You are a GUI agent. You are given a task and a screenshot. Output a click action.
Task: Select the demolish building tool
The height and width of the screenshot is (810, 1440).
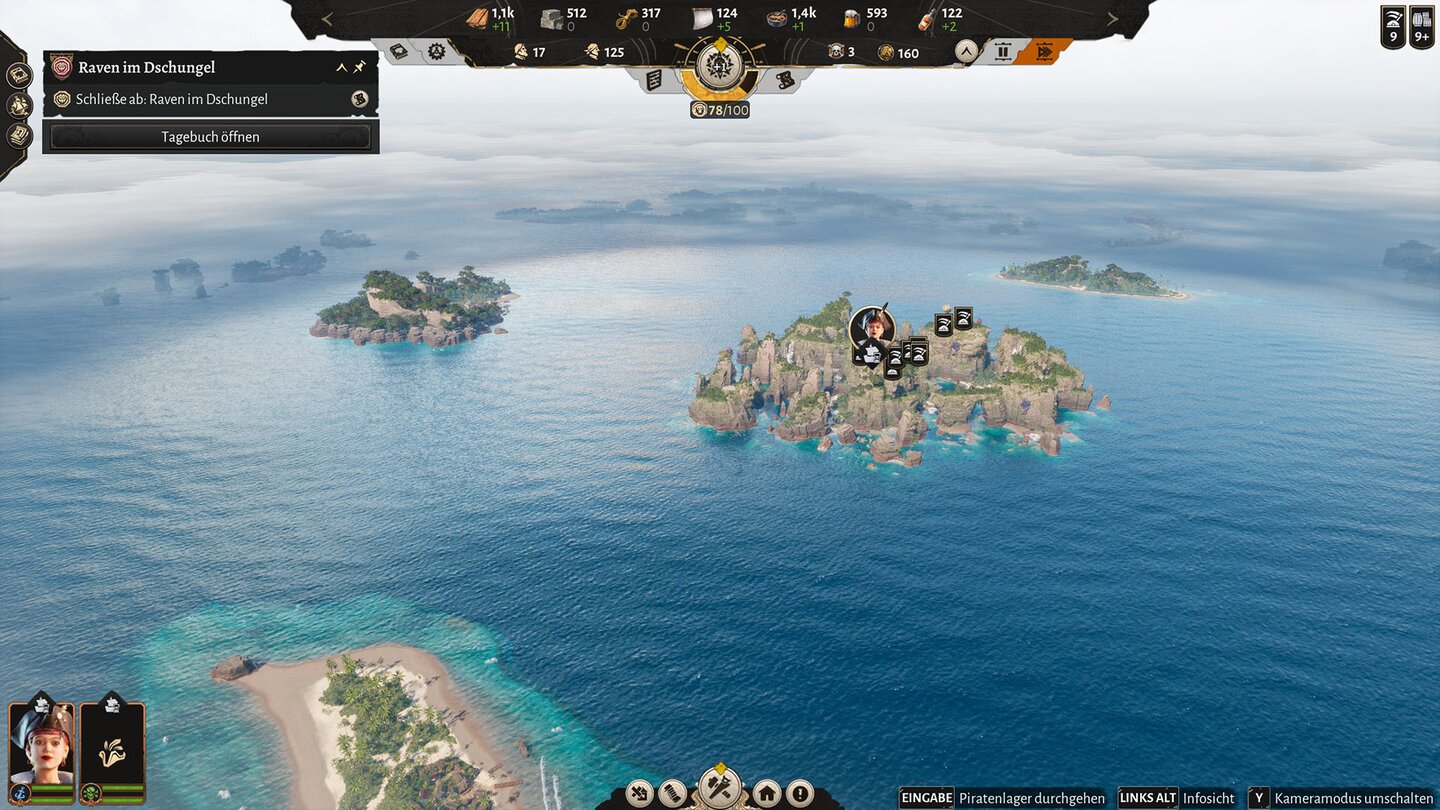640,794
